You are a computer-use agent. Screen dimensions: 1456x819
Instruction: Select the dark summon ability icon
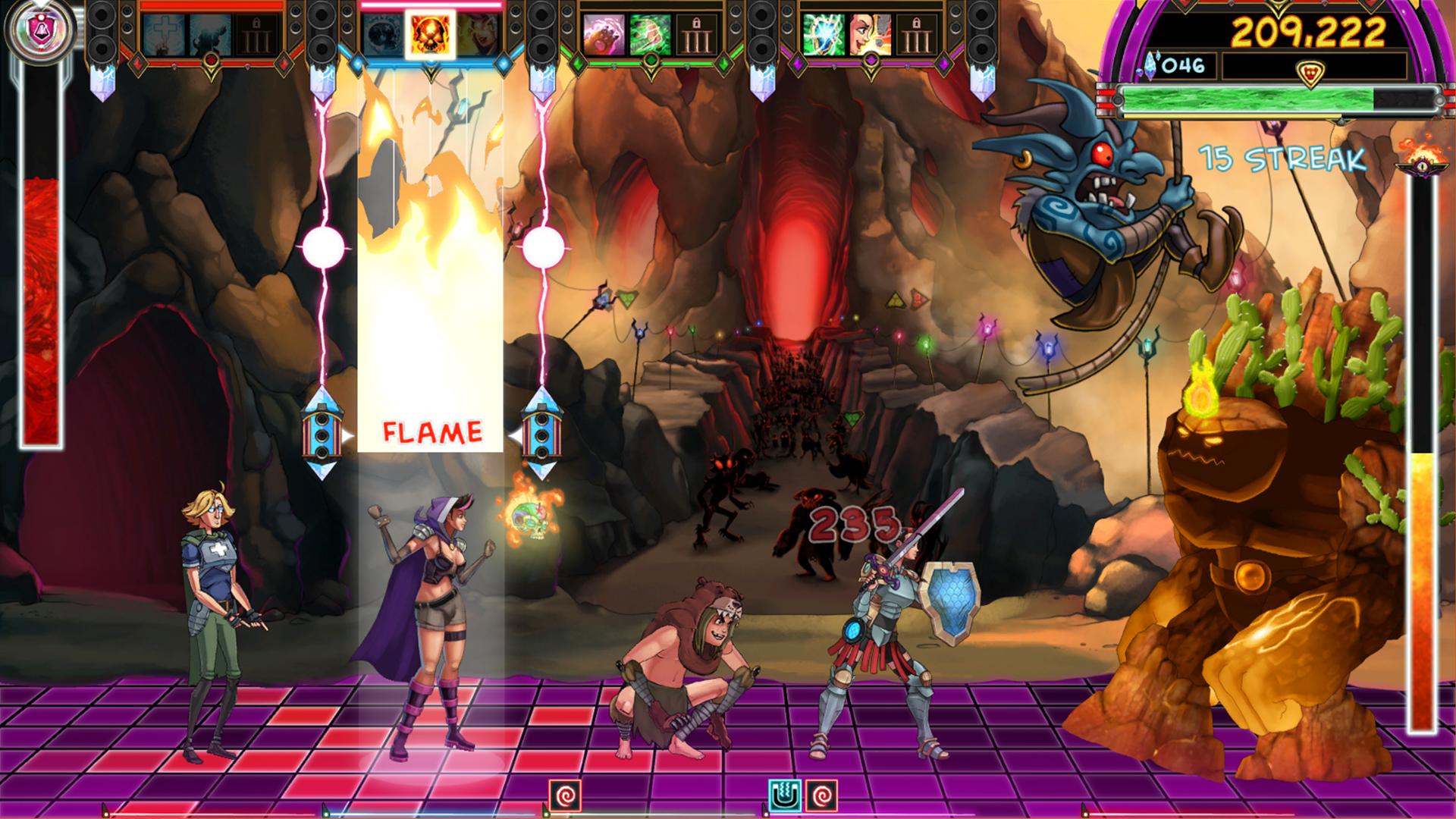coord(212,34)
